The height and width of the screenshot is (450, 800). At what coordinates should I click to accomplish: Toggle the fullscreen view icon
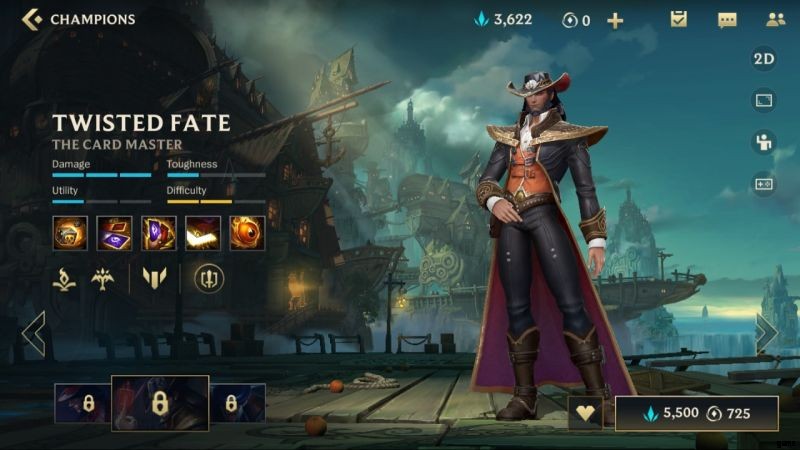tap(764, 101)
